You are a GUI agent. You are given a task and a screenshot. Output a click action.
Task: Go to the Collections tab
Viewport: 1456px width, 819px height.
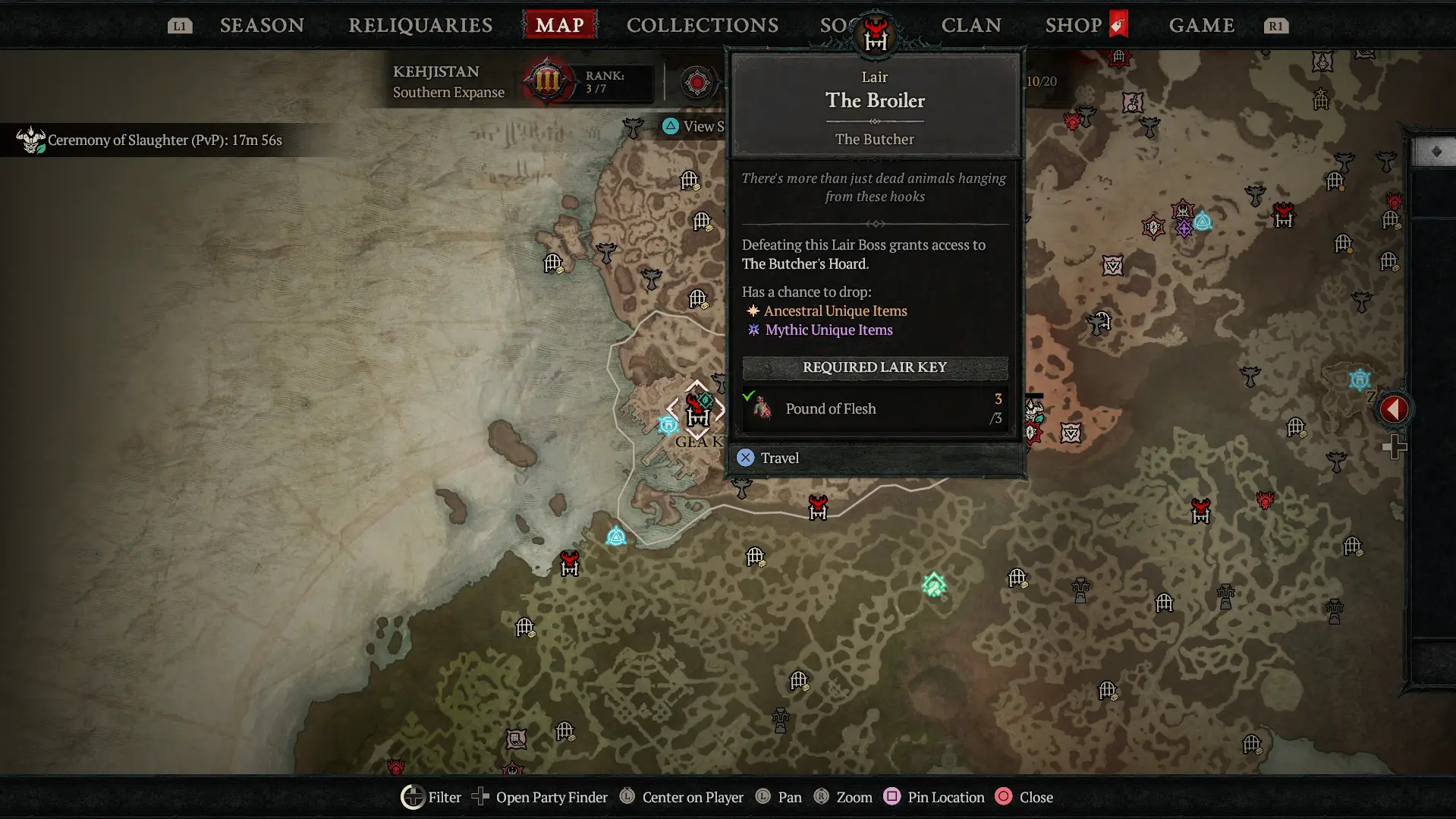point(703,25)
